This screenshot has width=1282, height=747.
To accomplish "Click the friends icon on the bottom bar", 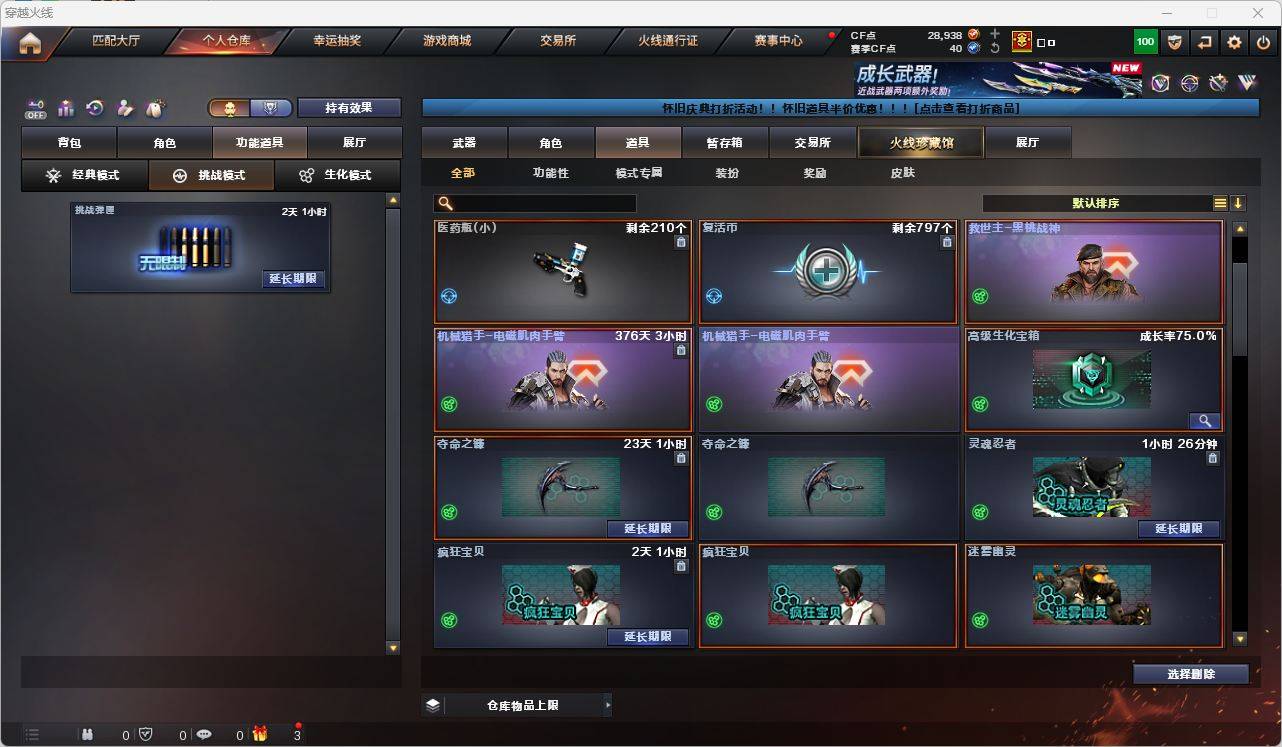I will tap(88, 733).
